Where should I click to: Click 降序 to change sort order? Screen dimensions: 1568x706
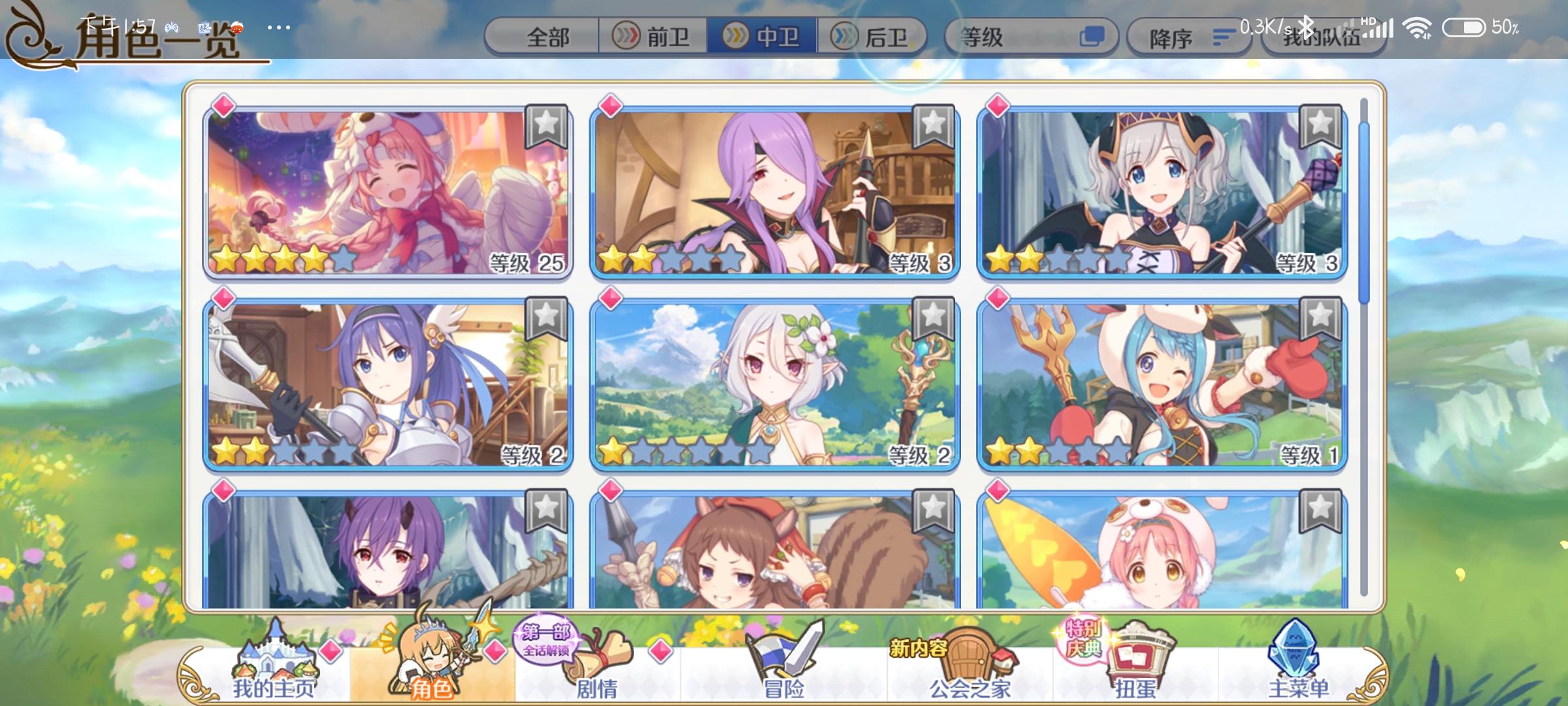[x=1189, y=37]
